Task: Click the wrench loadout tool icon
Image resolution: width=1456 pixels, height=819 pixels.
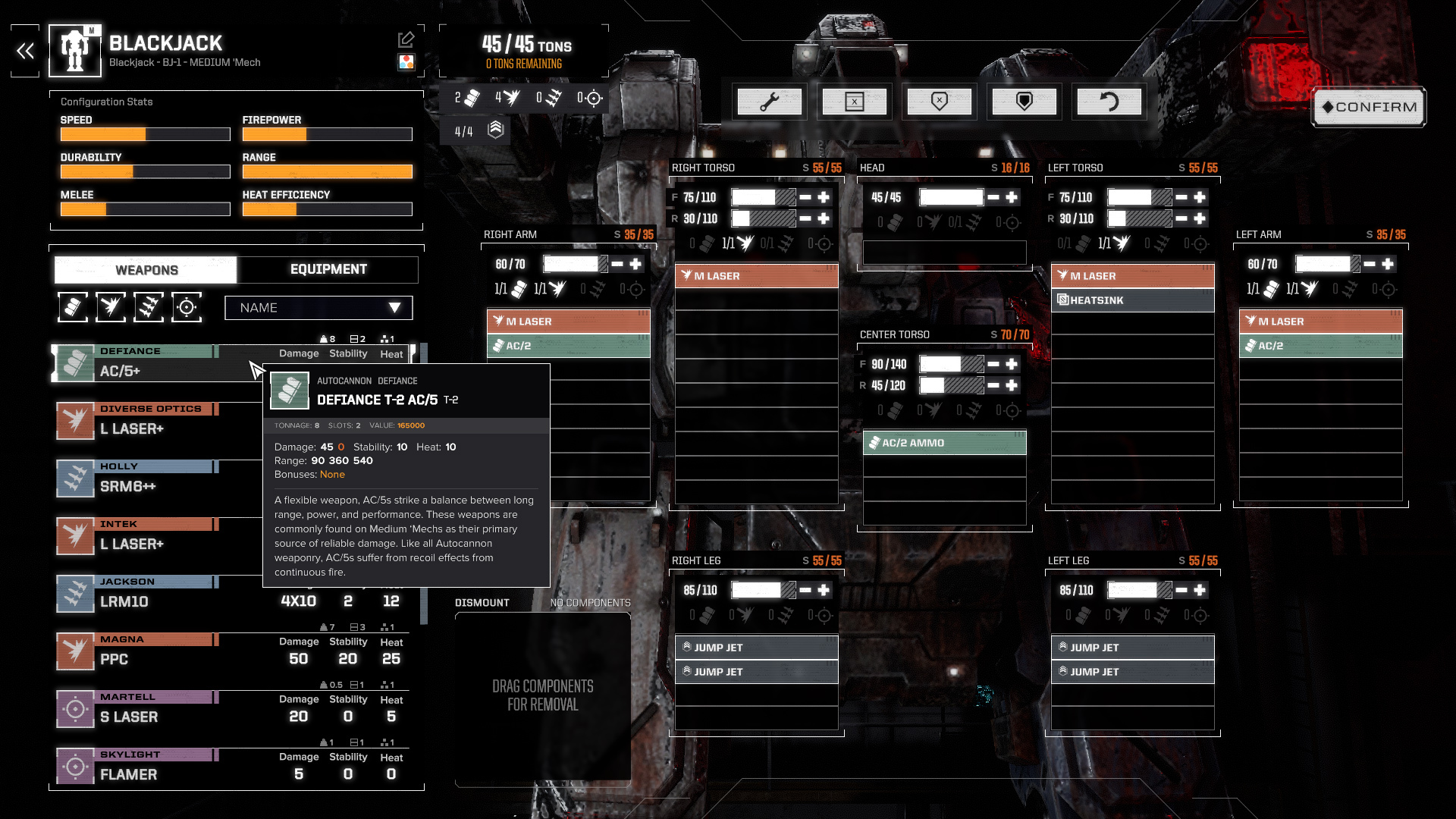Action: pos(770,101)
